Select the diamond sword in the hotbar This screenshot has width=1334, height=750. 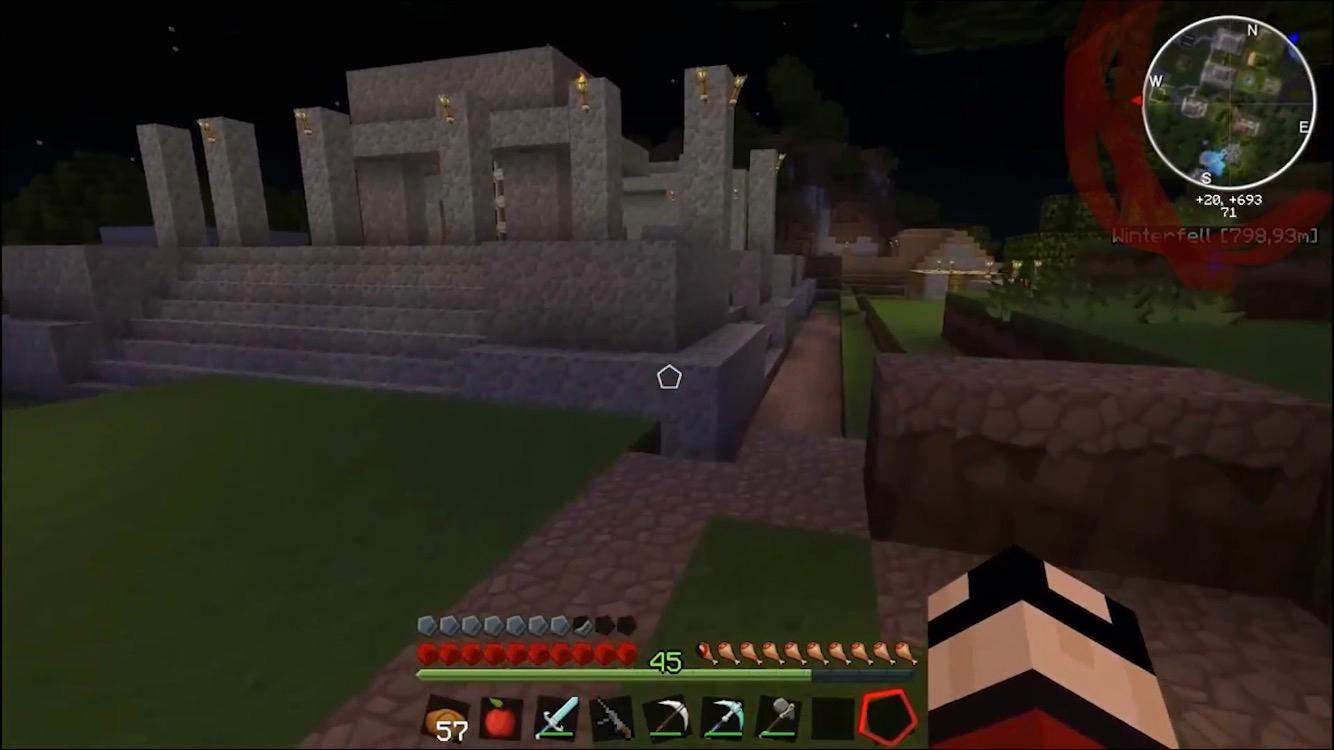click(556, 716)
